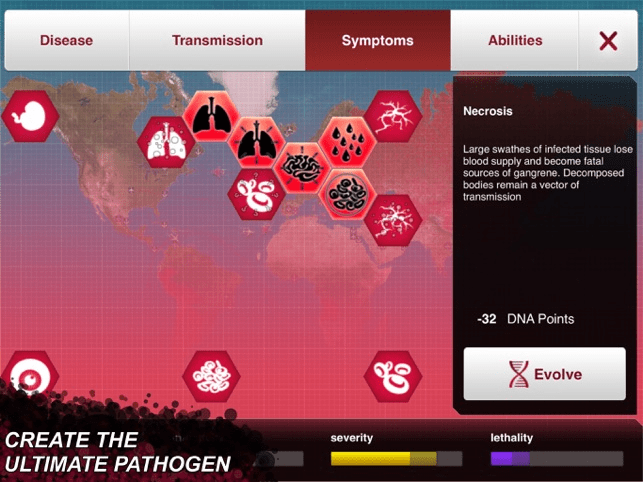Pick the dark clustered cells hexagon
This screenshot has width=643, height=482.
point(347,191)
